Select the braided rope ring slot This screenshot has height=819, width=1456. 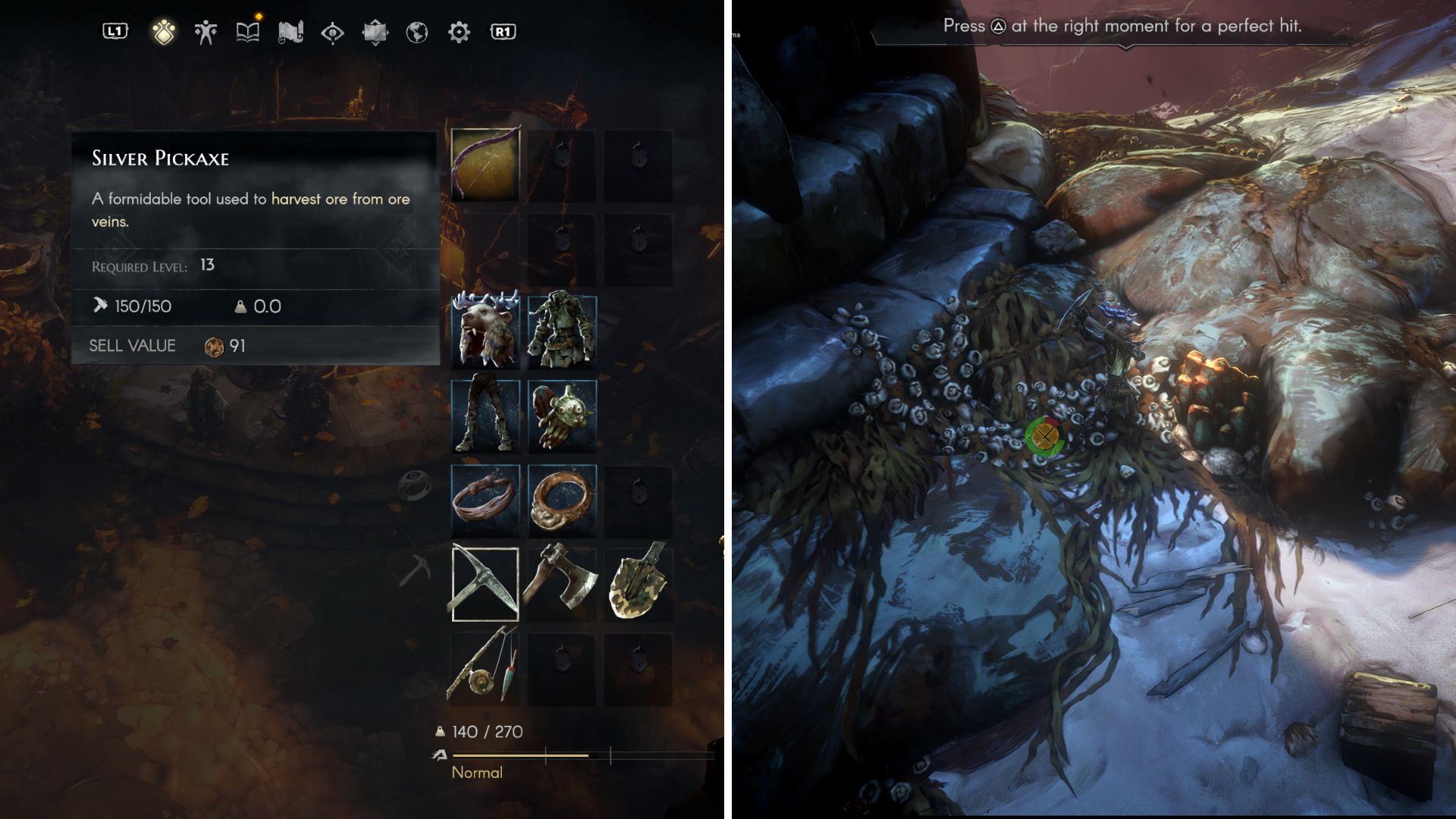(485, 500)
